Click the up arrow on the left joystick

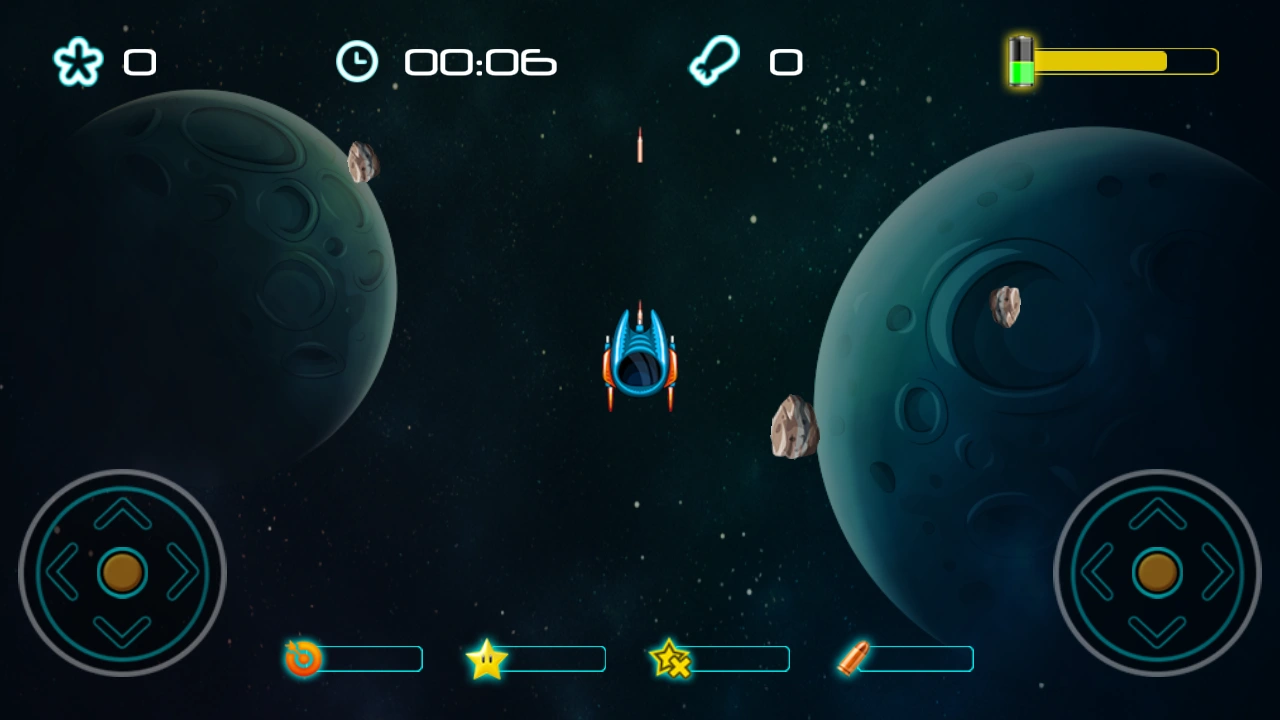tap(123, 513)
